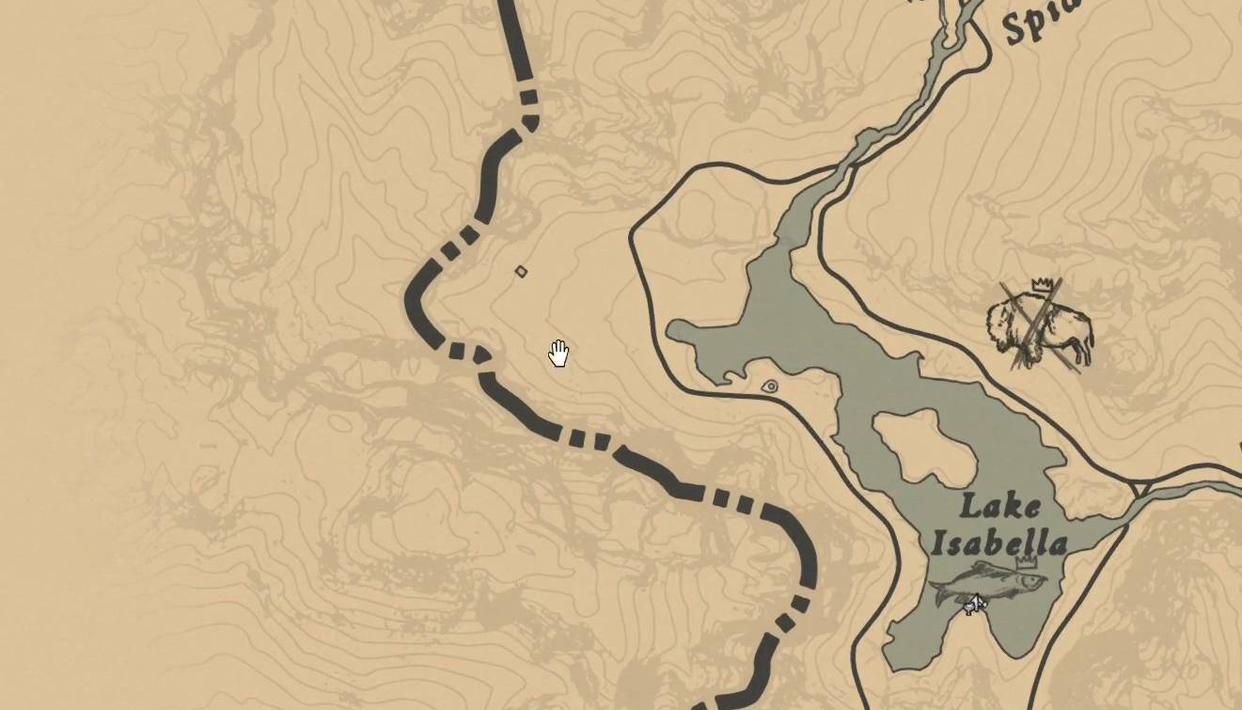Click the small diamond map marker
The image size is (1242, 710).
pyautogui.click(x=521, y=271)
